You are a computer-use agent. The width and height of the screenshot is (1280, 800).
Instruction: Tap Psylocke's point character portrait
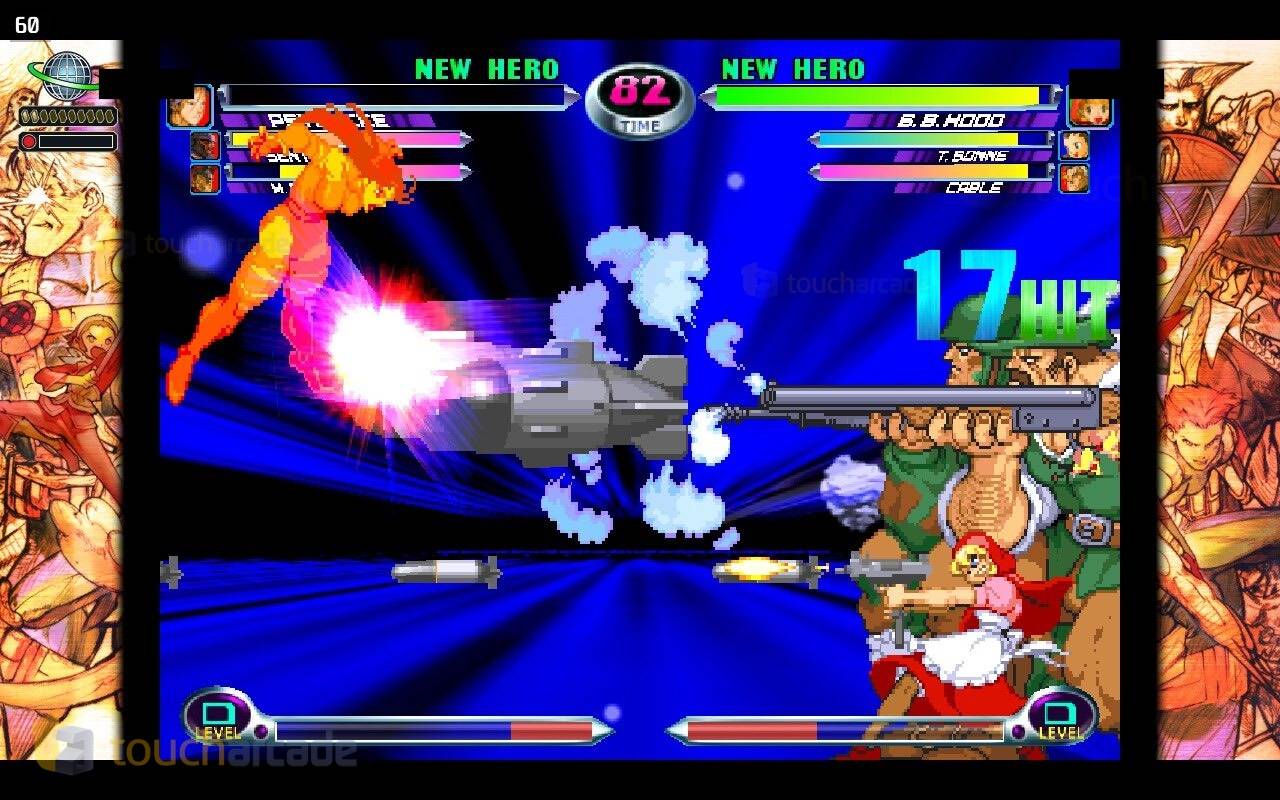coord(189,106)
